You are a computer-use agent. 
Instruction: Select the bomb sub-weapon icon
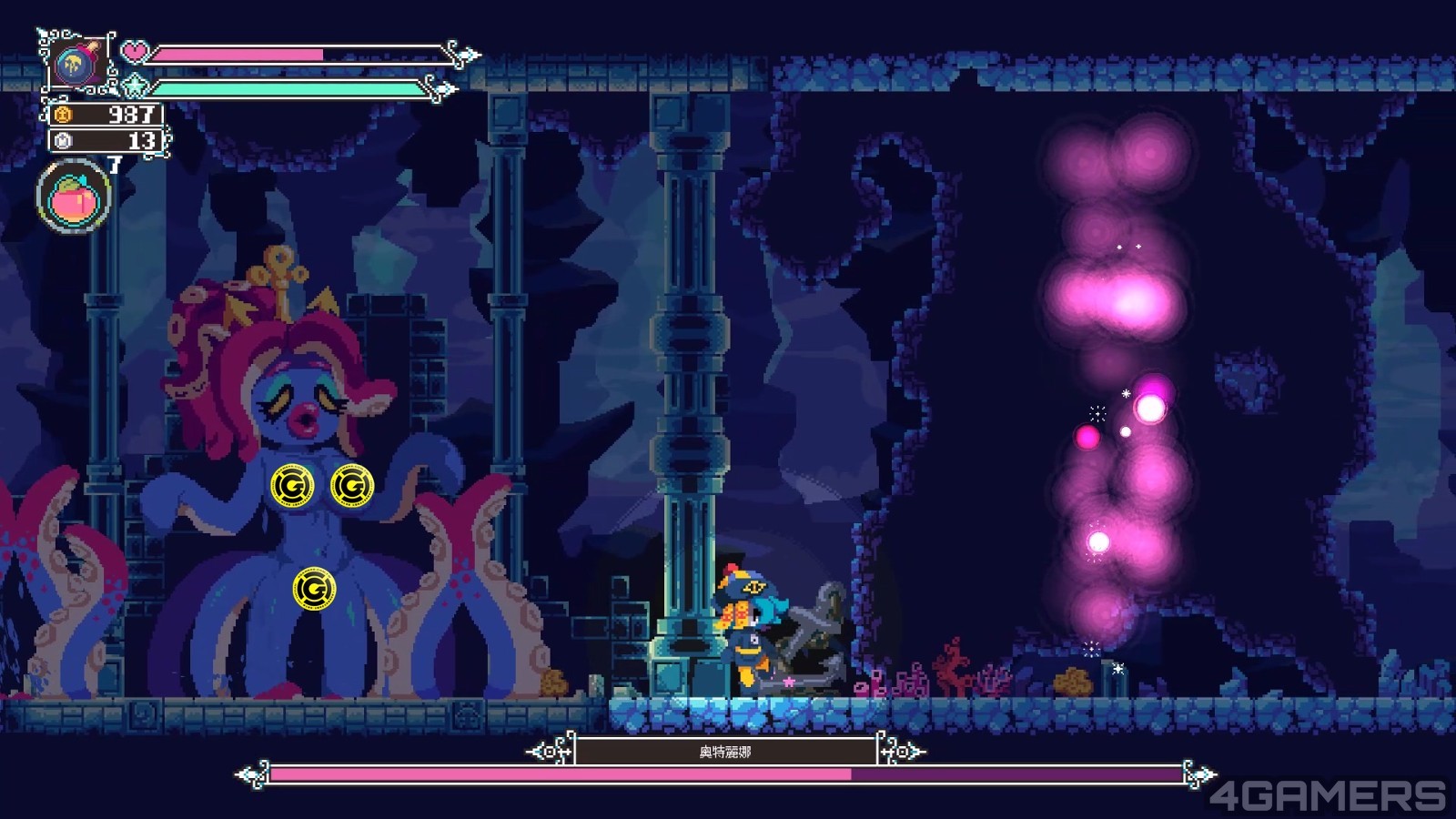click(75, 64)
